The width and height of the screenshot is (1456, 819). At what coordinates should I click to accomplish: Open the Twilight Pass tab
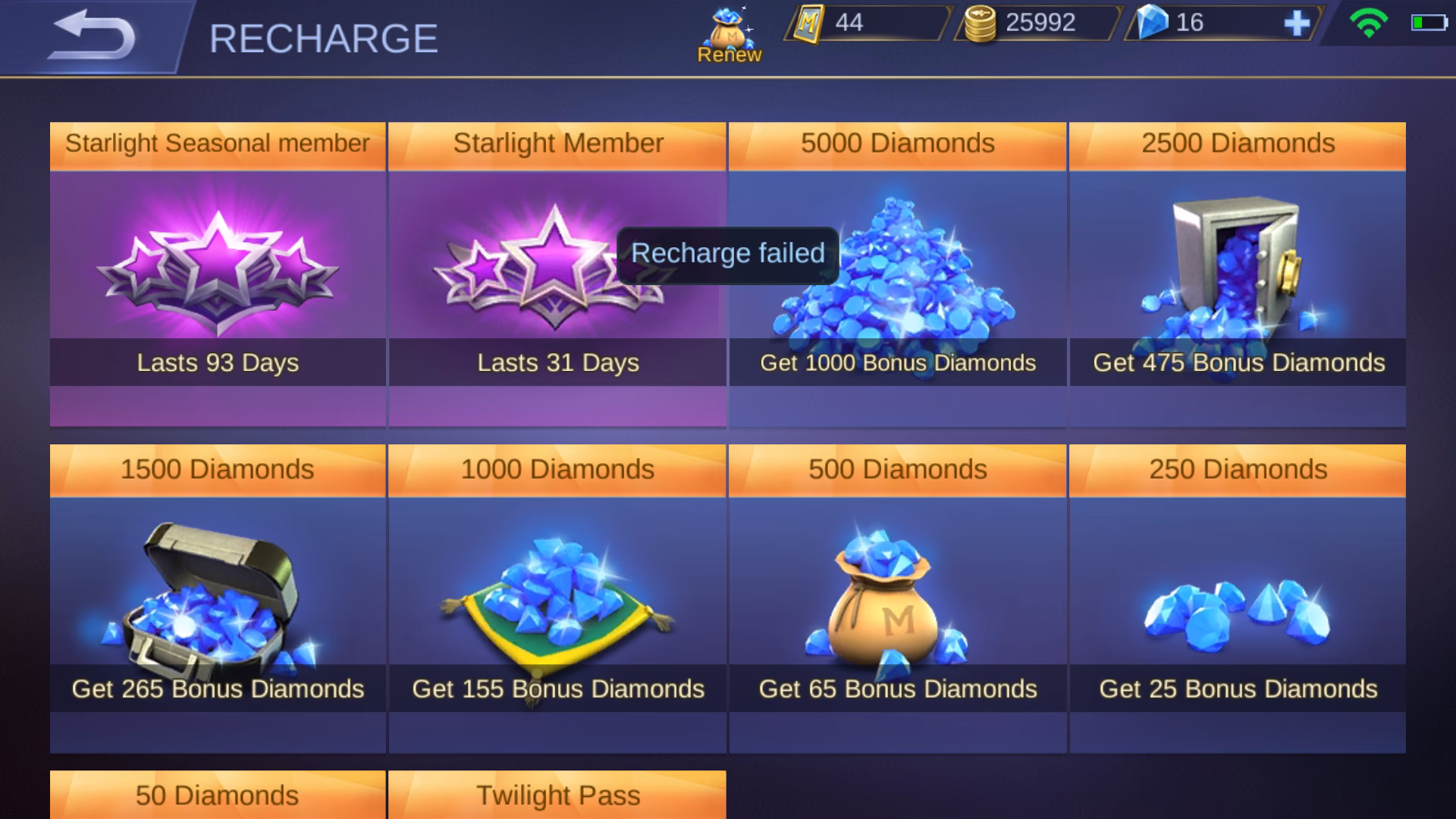558,795
